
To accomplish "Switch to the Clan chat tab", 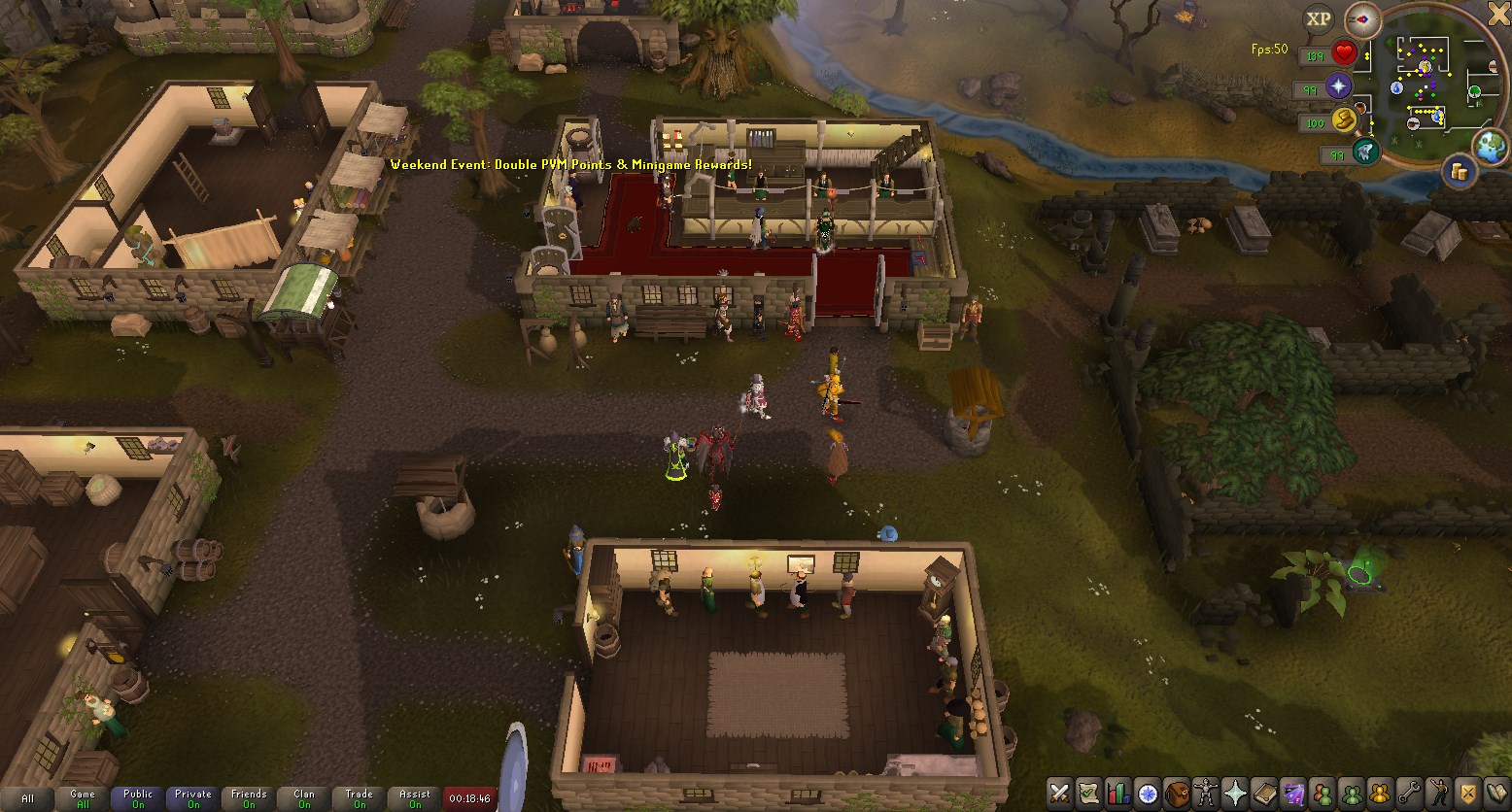I will point(304,798).
